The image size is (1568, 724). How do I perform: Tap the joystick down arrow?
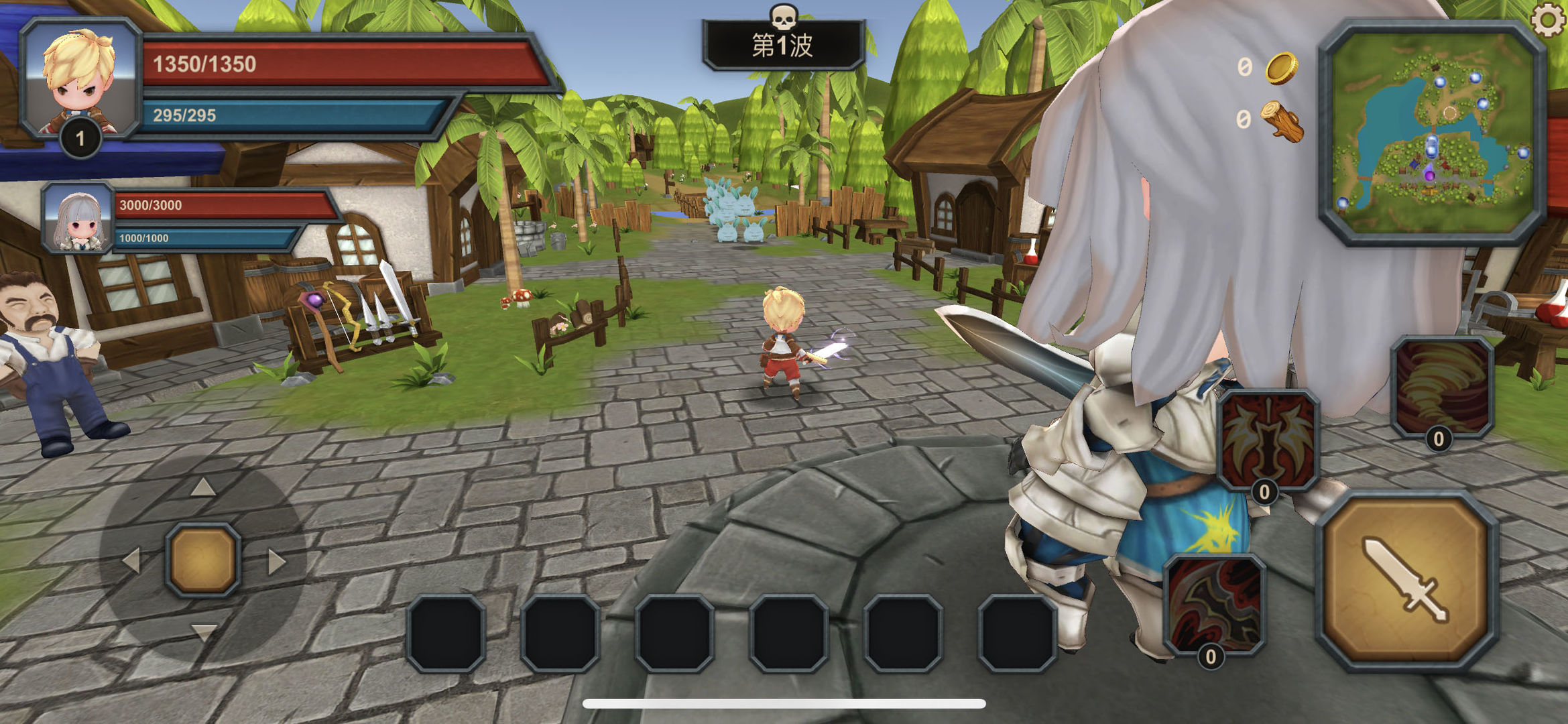point(203,631)
